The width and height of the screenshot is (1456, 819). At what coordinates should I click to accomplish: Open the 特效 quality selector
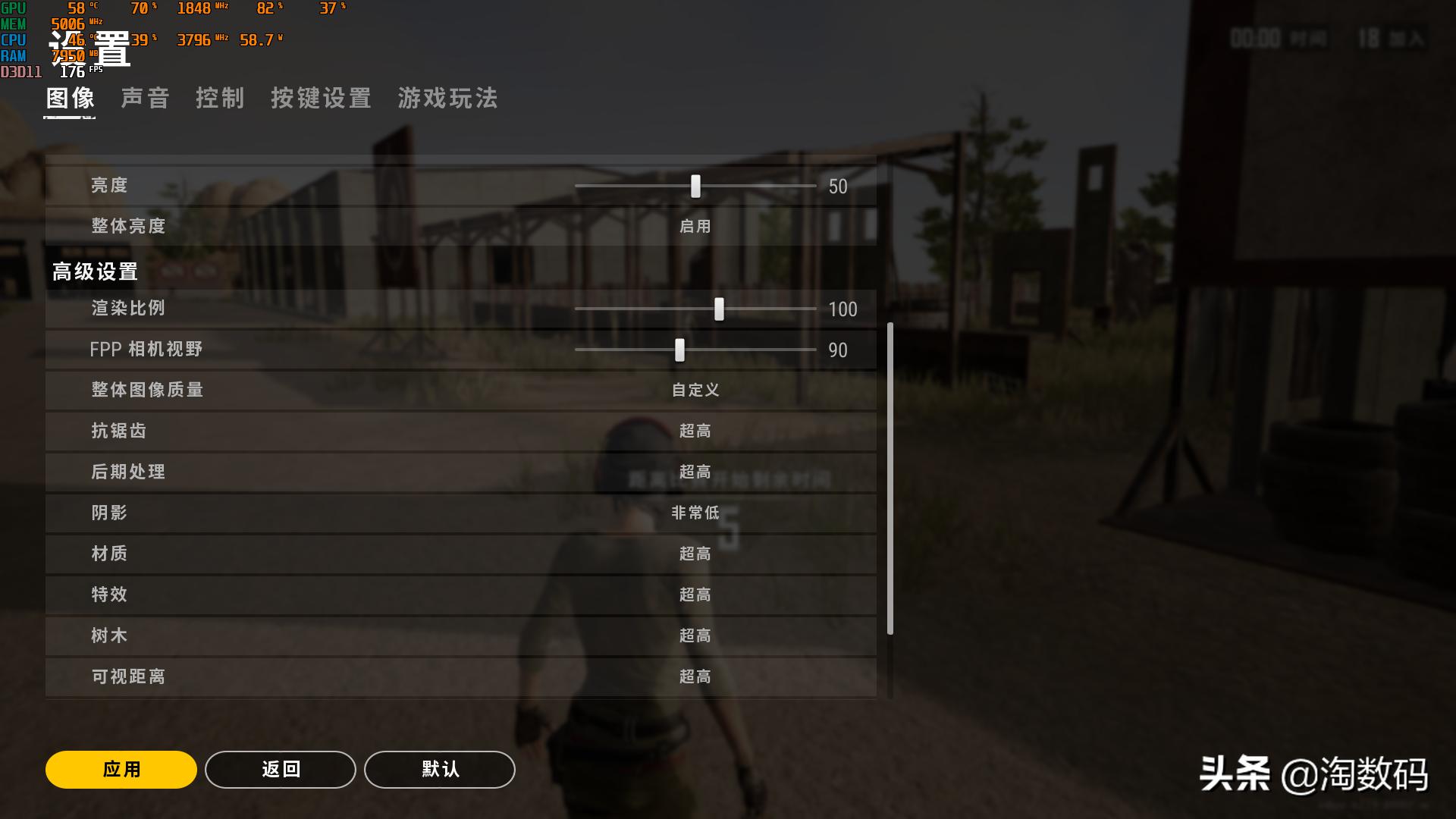pyautogui.click(x=693, y=595)
